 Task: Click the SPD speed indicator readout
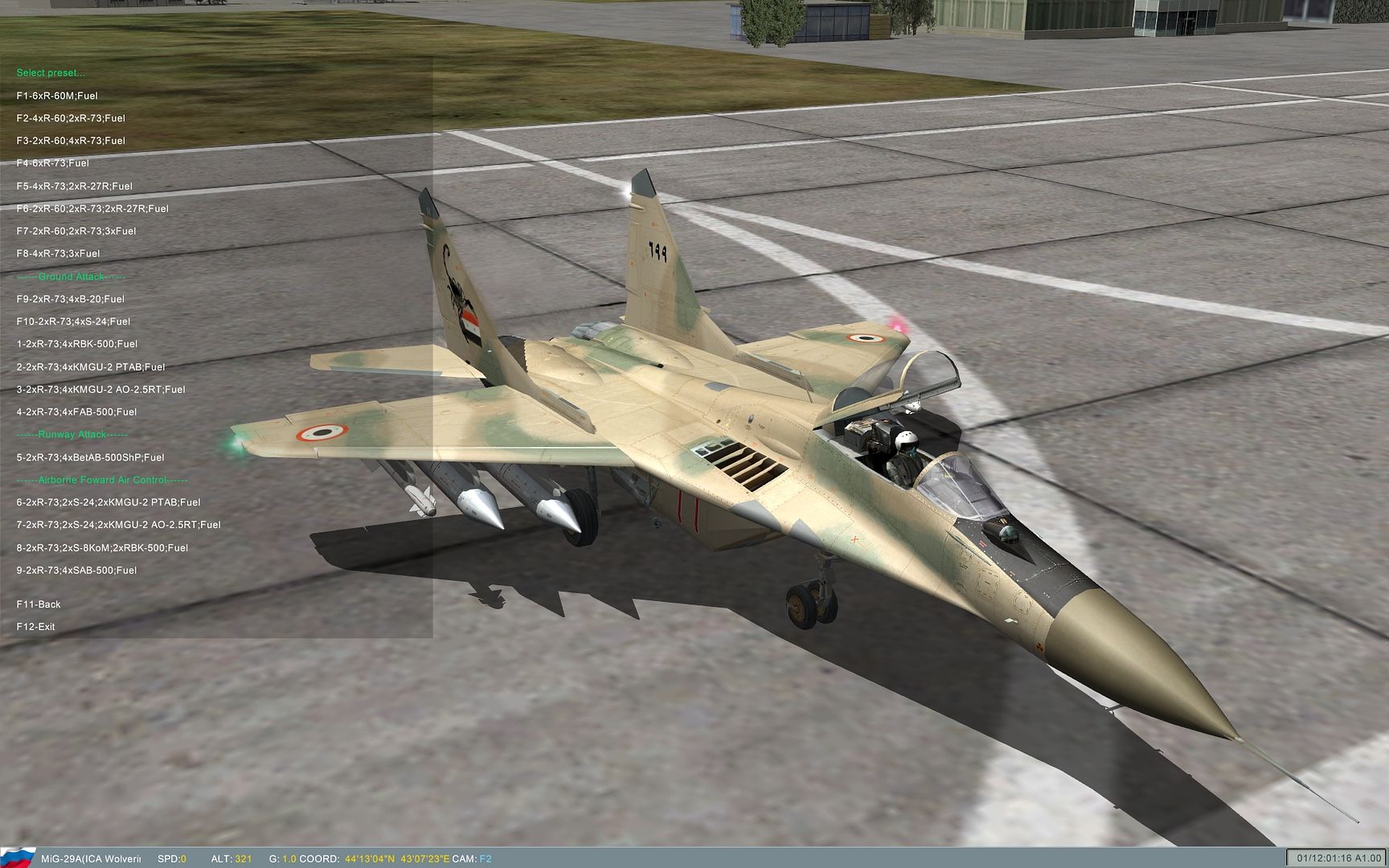tap(171, 858)
